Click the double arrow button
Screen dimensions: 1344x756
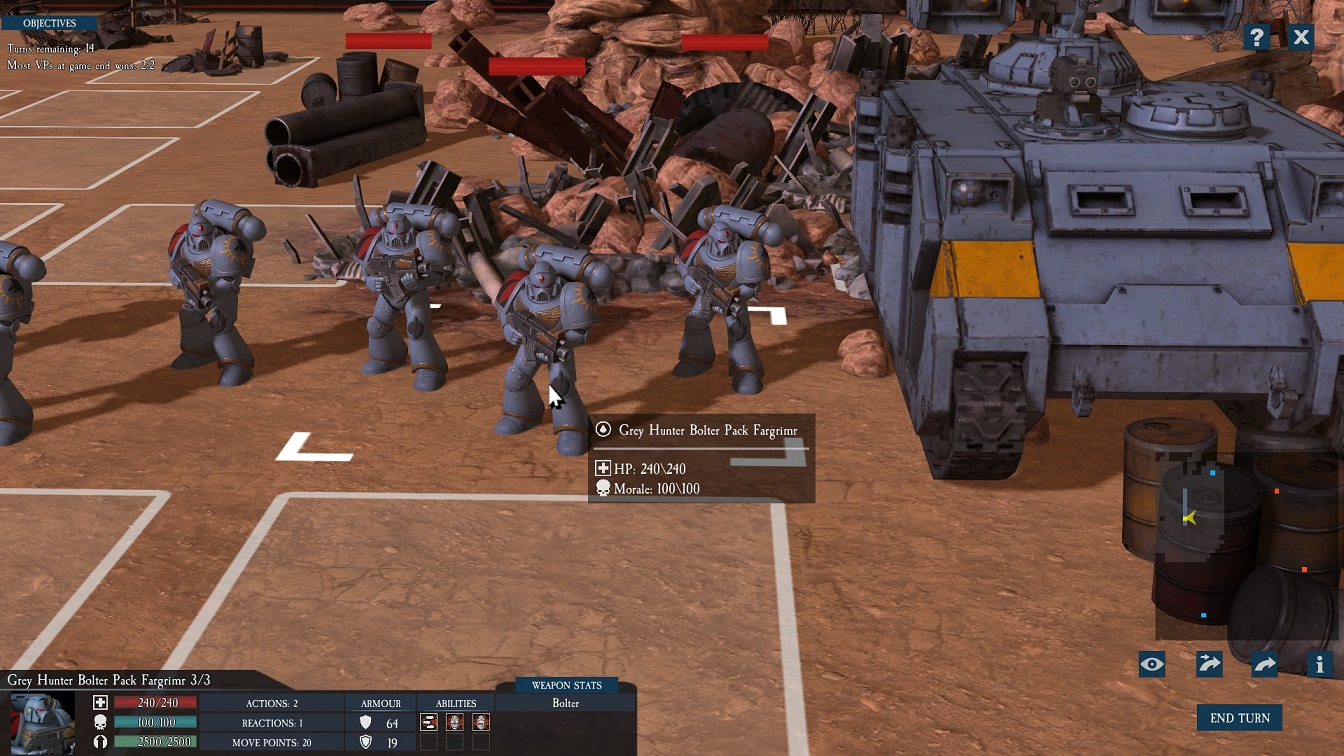click(x=1209, y=664)
